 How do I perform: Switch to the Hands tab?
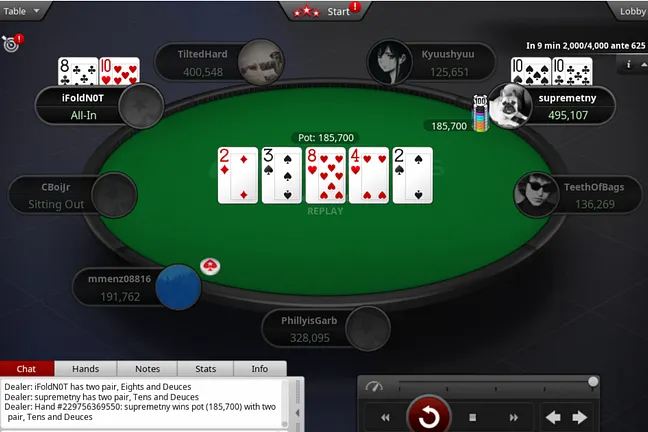86,369
